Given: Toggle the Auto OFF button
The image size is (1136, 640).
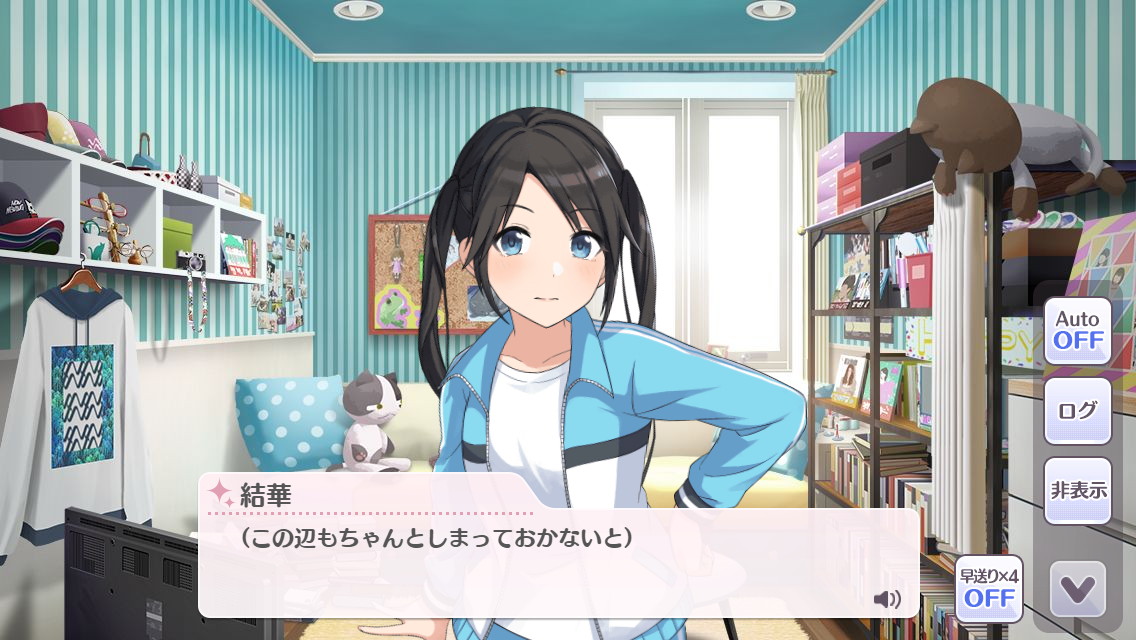Looking at the screenshot, I should [x=1077, y=331].
